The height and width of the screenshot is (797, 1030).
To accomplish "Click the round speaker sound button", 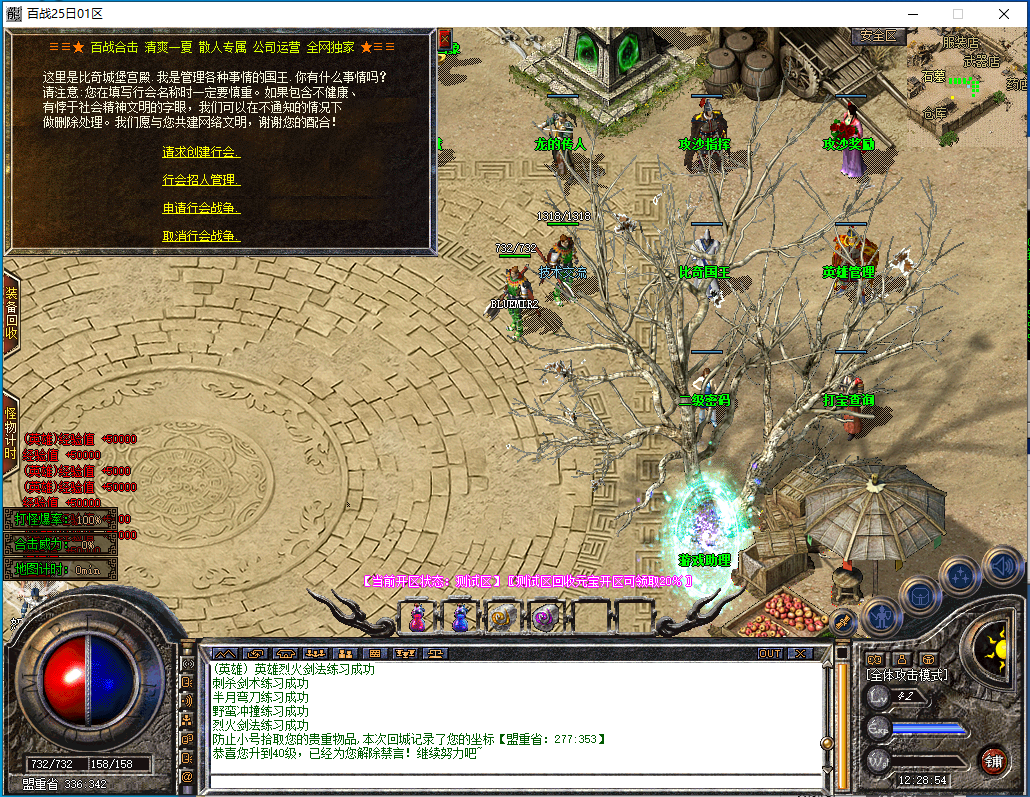I will [x=1003, y=567].
